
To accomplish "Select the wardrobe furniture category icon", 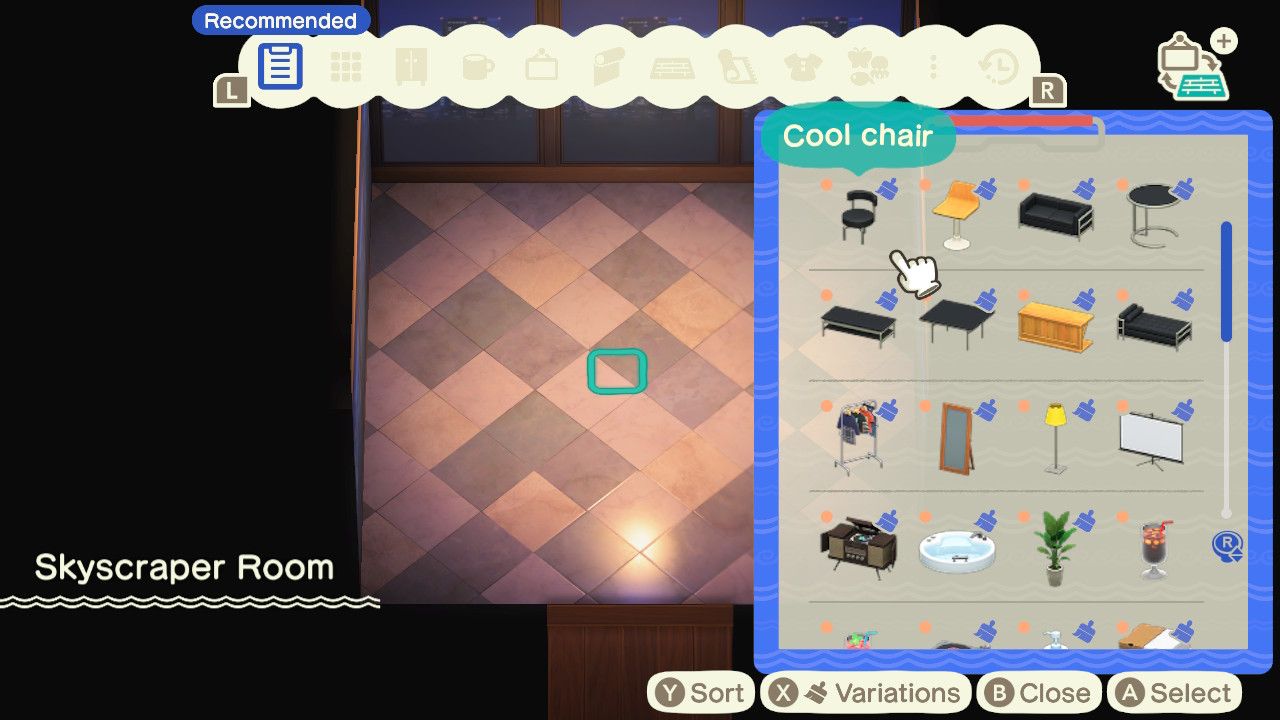I will [410, 65].
